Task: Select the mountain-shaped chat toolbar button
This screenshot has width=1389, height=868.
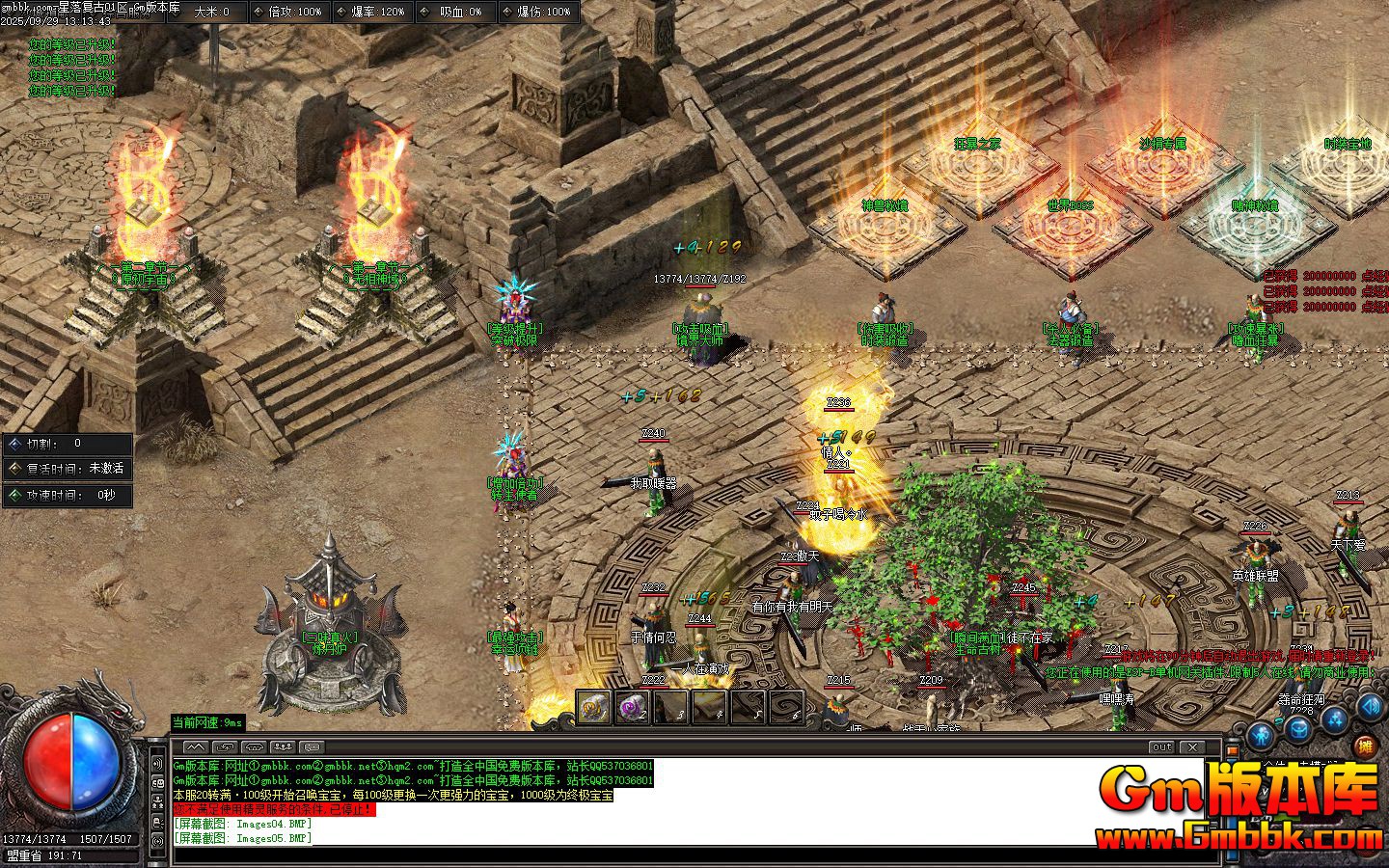Action: [195, 746]
